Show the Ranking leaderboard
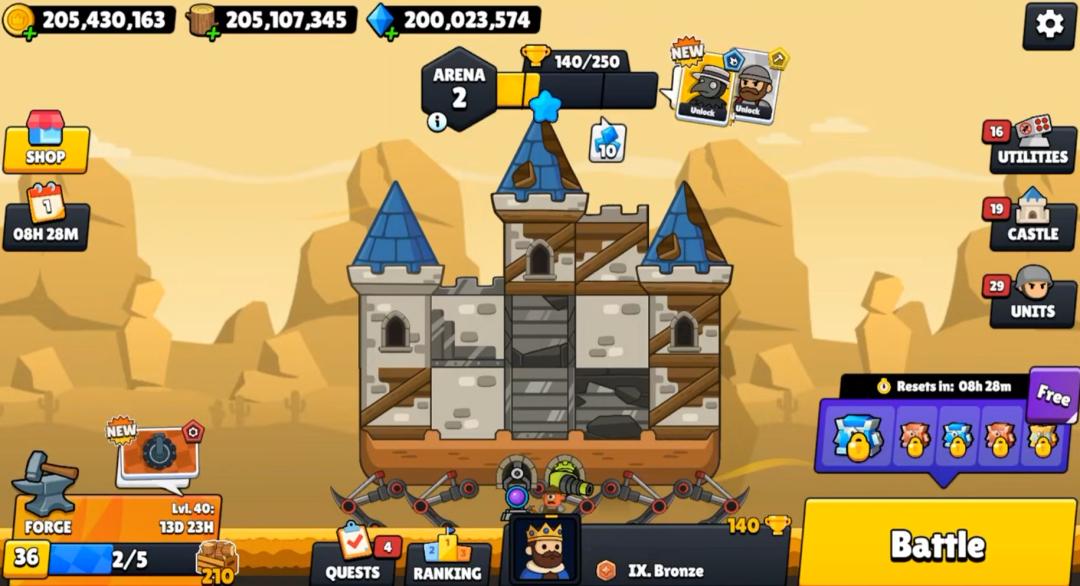This screenshot has height=586, width=1080. pos(447,560)
